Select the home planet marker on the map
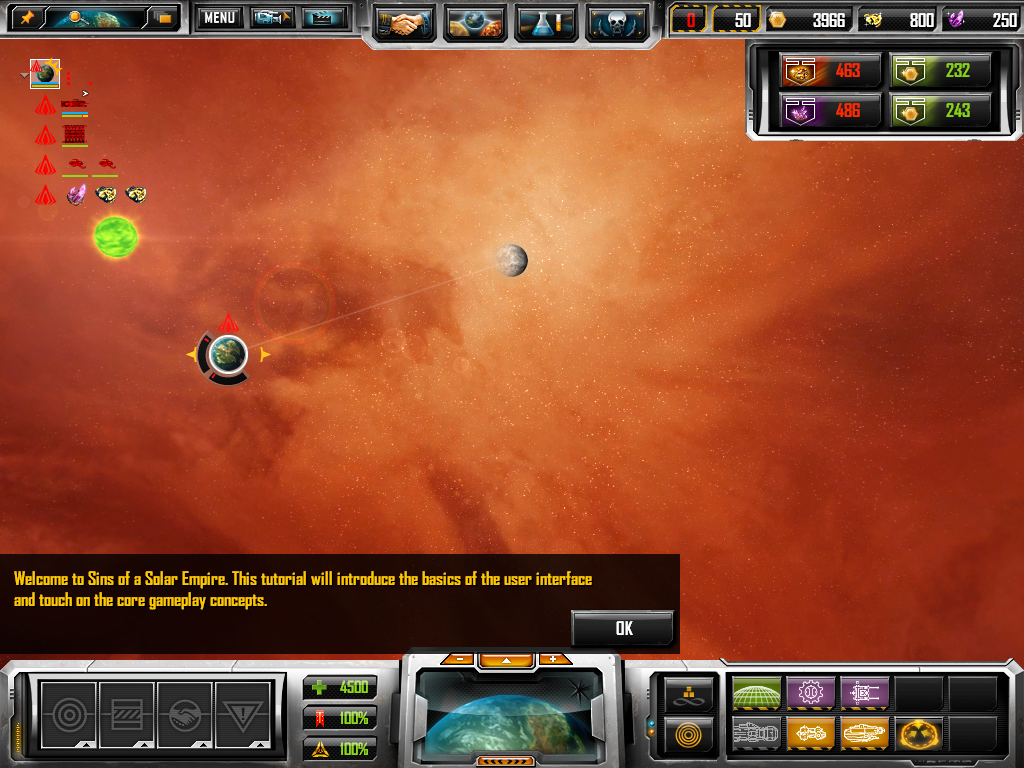The image size is (1024, 768). tap(228, 353)
